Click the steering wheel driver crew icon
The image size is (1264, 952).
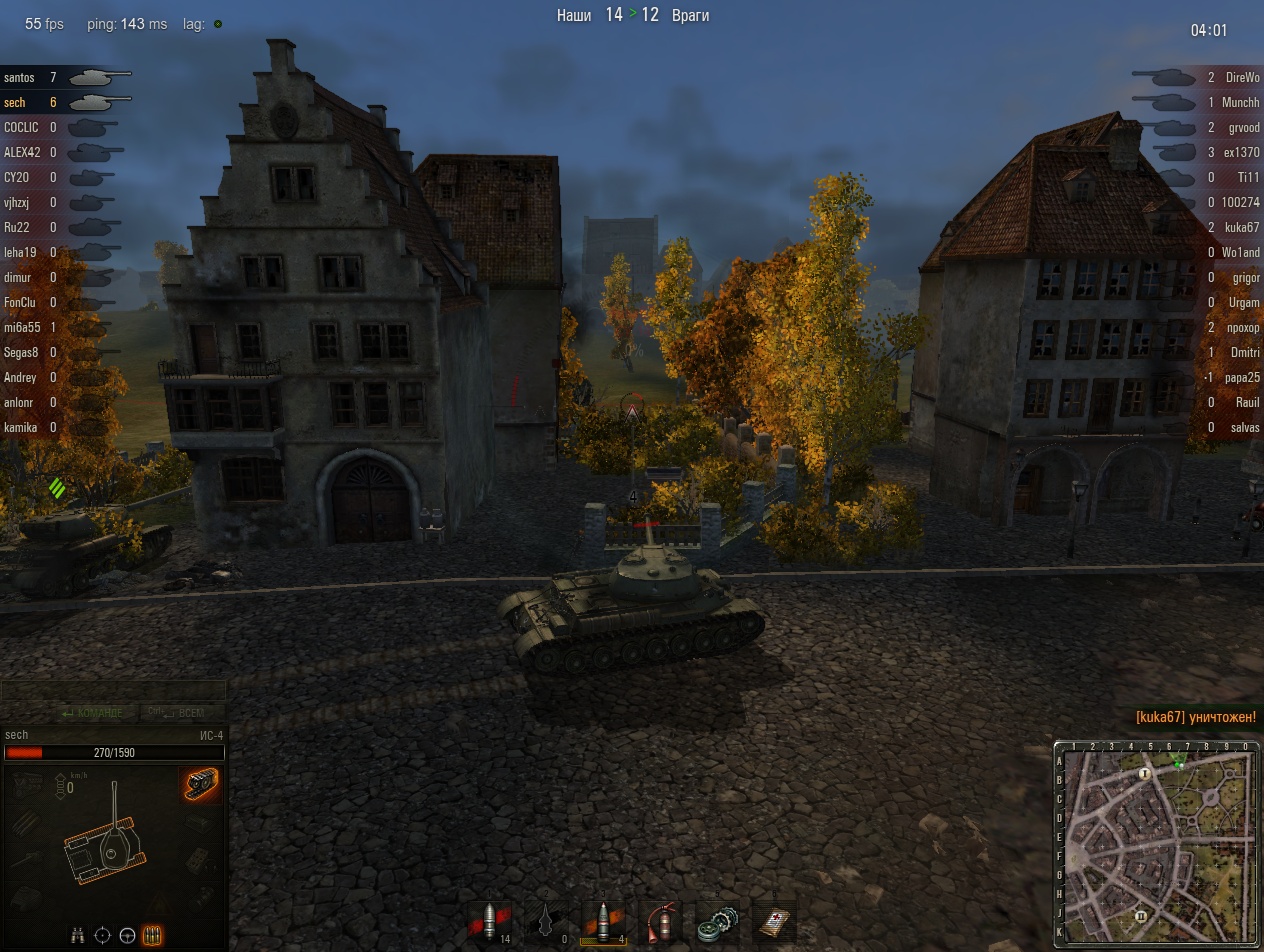coord(127,936)
